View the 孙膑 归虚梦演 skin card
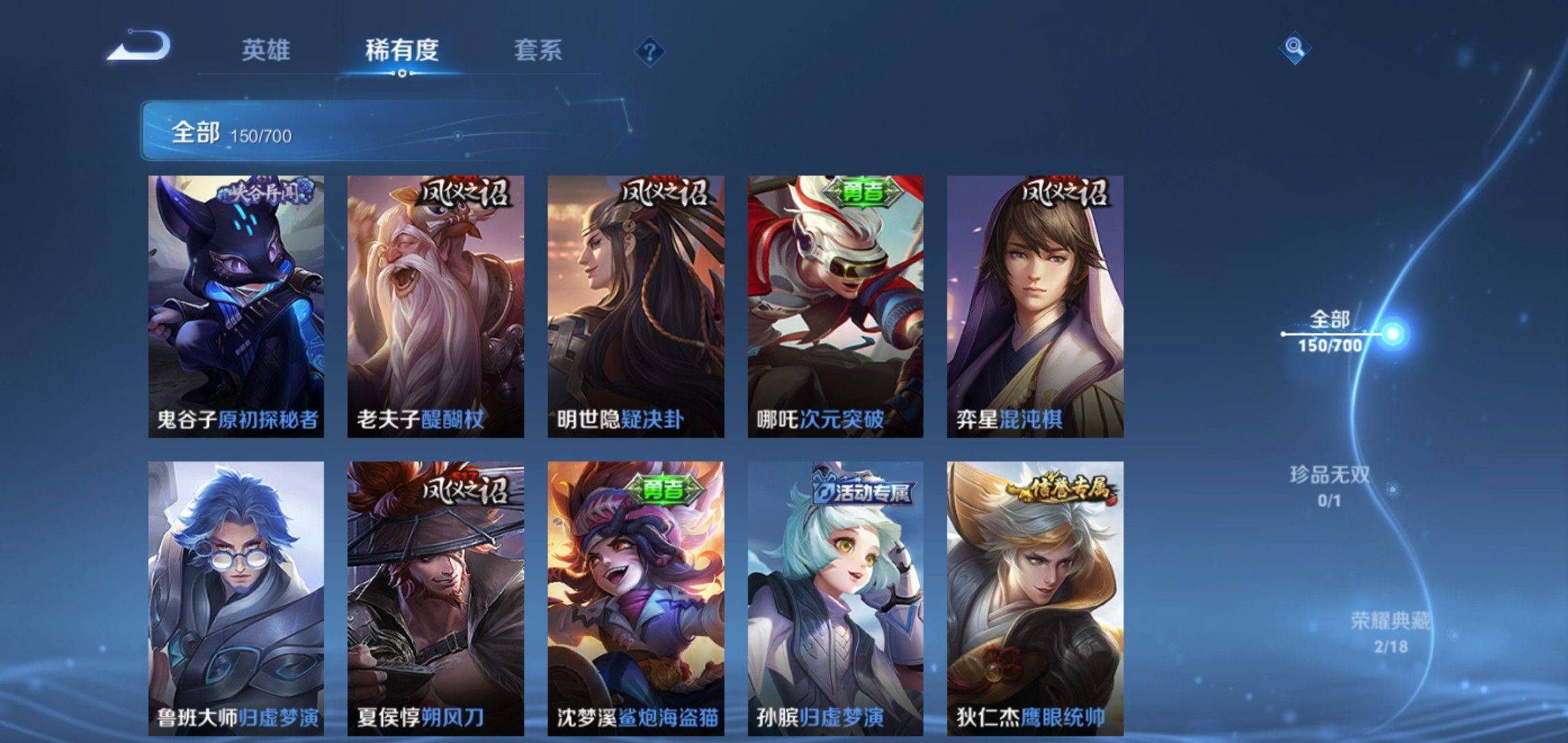The image size is (1568, 743). click(836, 597)
